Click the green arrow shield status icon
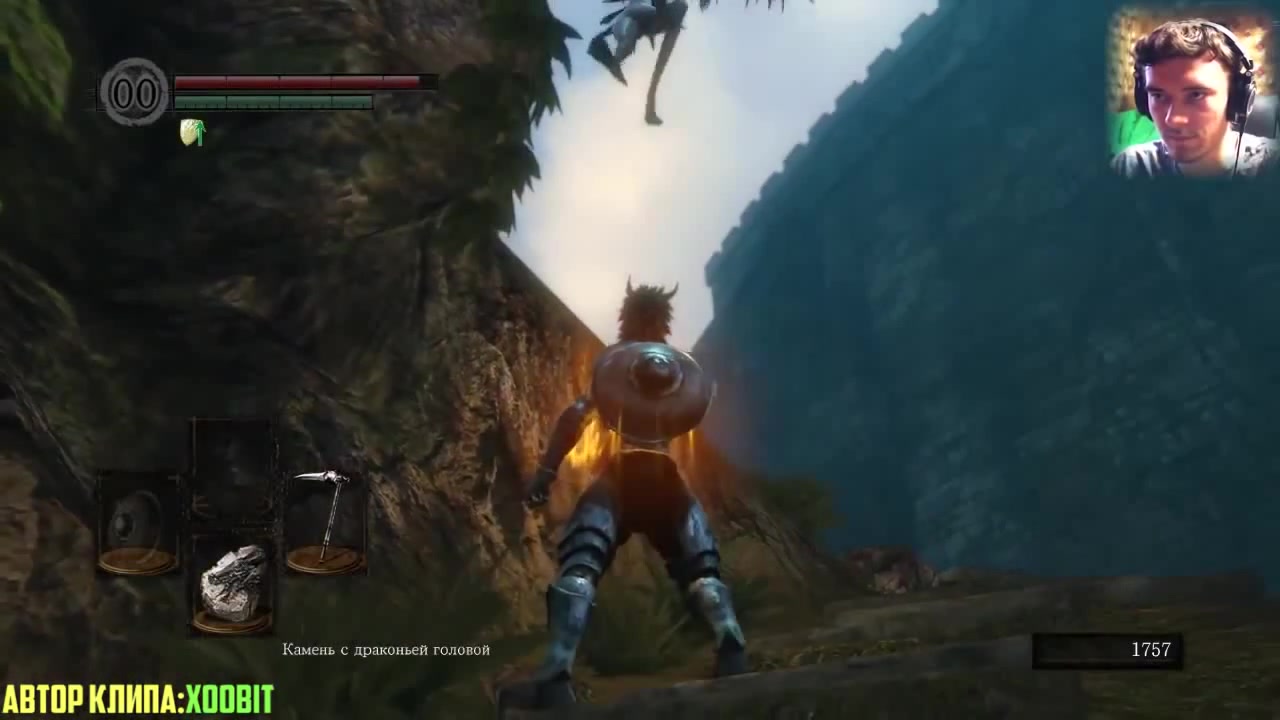 192,132
